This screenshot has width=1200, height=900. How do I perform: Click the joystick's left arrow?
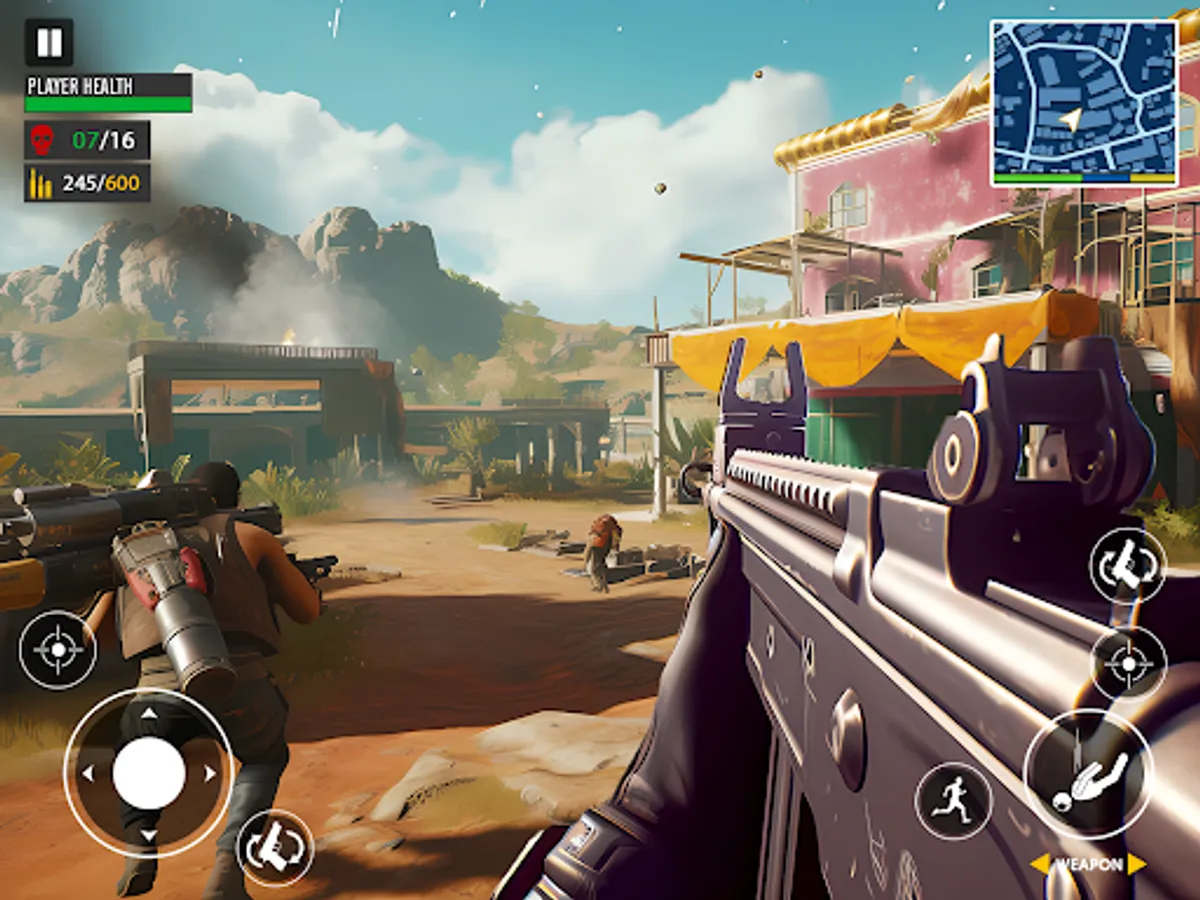click(x=87, y=773)
